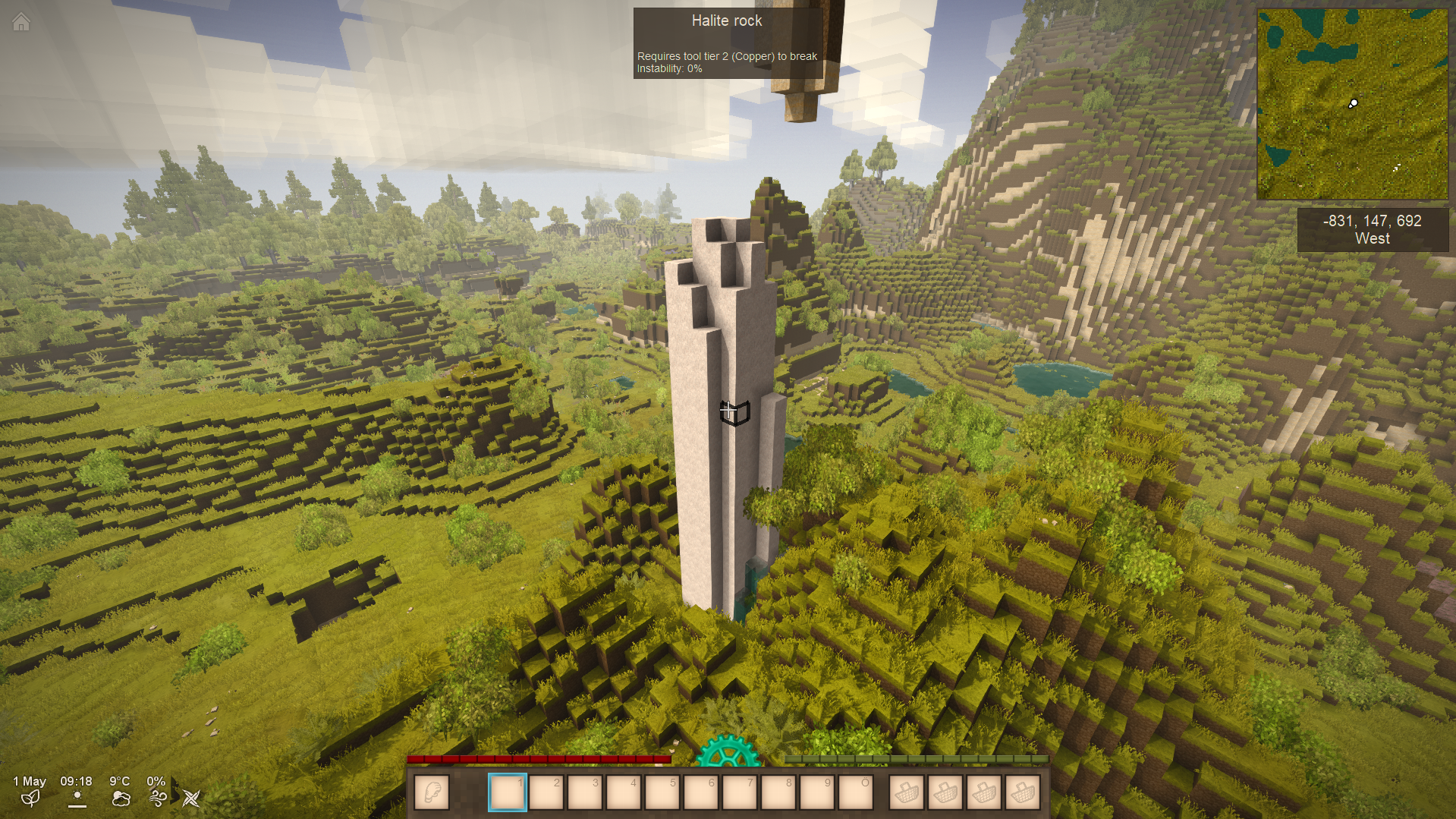This screenshot has width=1456, height=819.
Task: Choose the hotbar slot numbered 0
Action: pyautogui.click(x=856, y=793)
